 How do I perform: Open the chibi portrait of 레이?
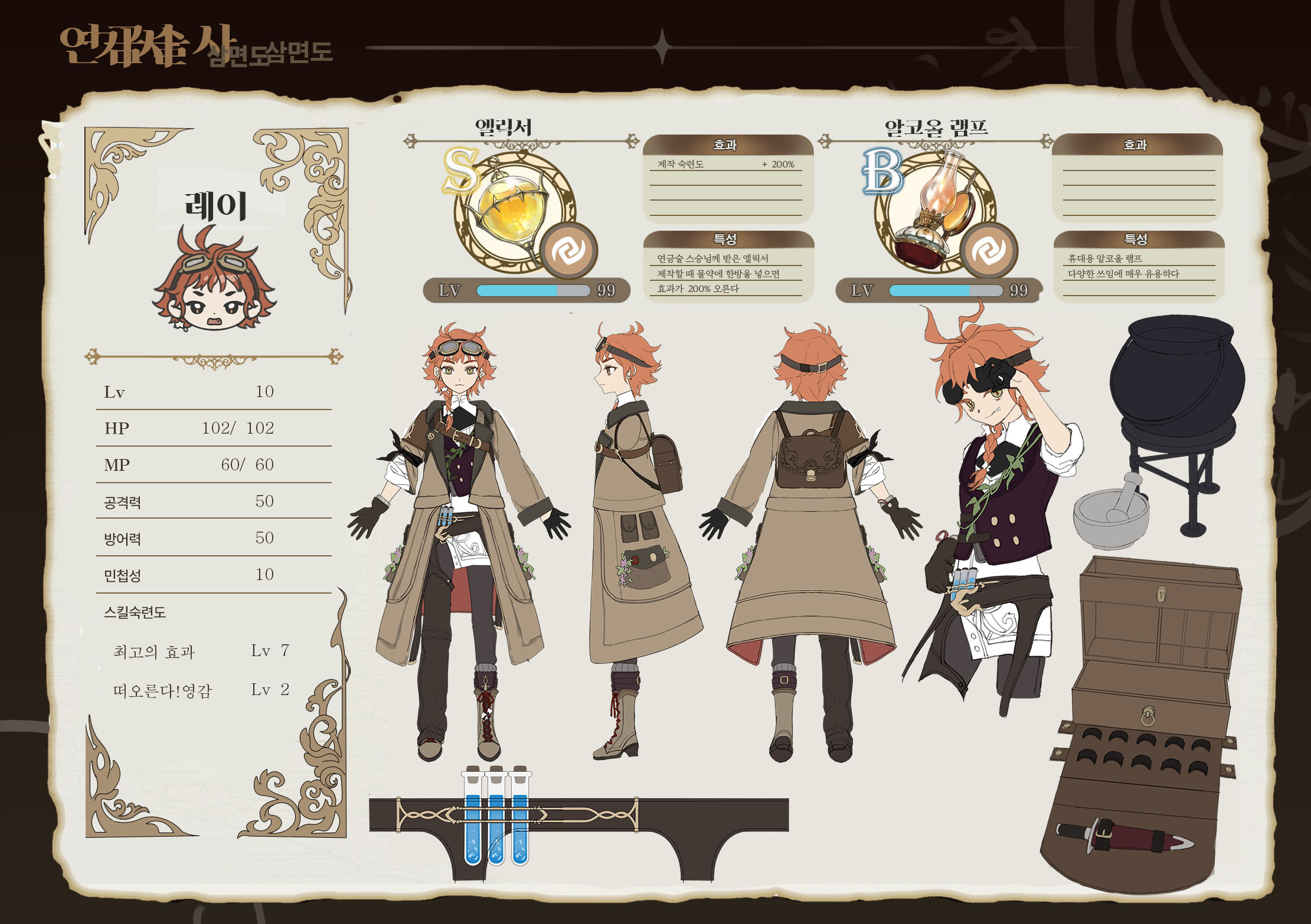[x=214, y=281]
